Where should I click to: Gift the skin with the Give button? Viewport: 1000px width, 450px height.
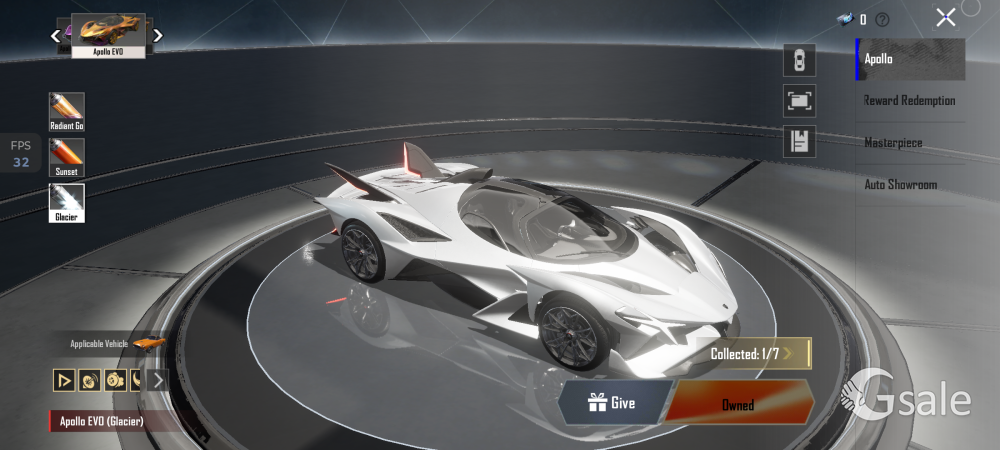(x=612, y=403)
